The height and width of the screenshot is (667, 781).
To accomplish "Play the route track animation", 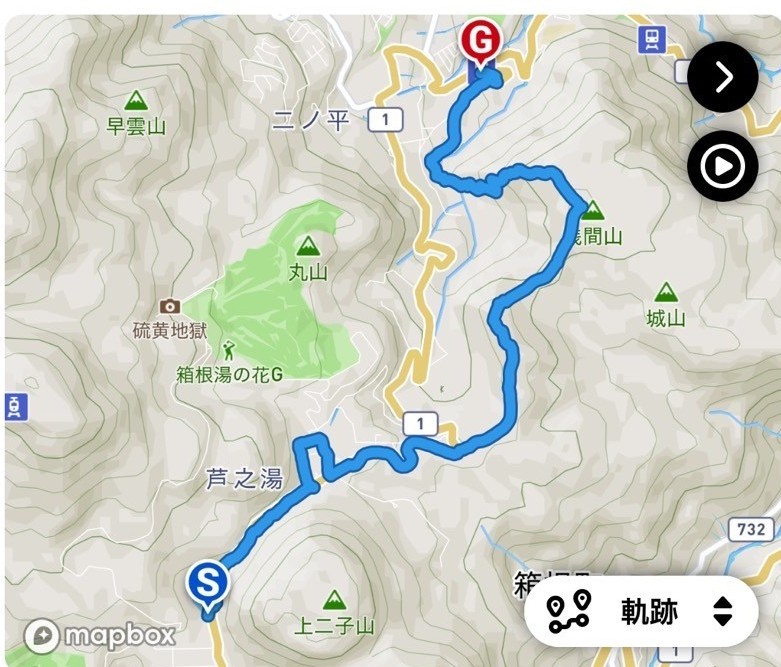I will click(x=722, y=166).
